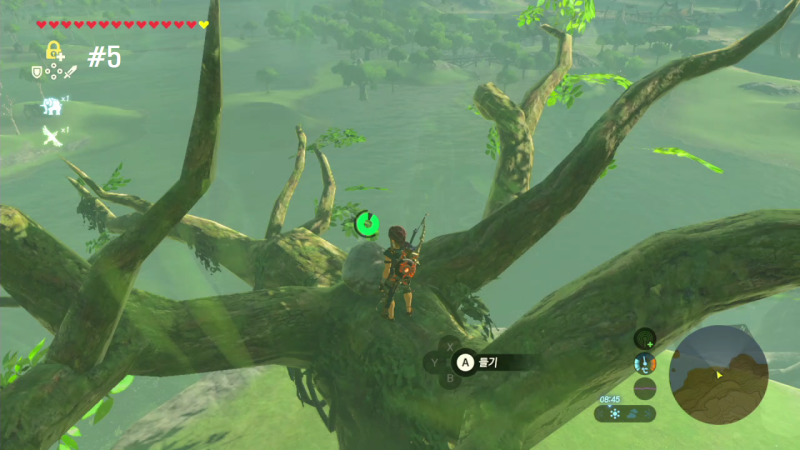Select the sword quick-select icon
Viewport: 800px width, 450px height.
click(71, 72)
